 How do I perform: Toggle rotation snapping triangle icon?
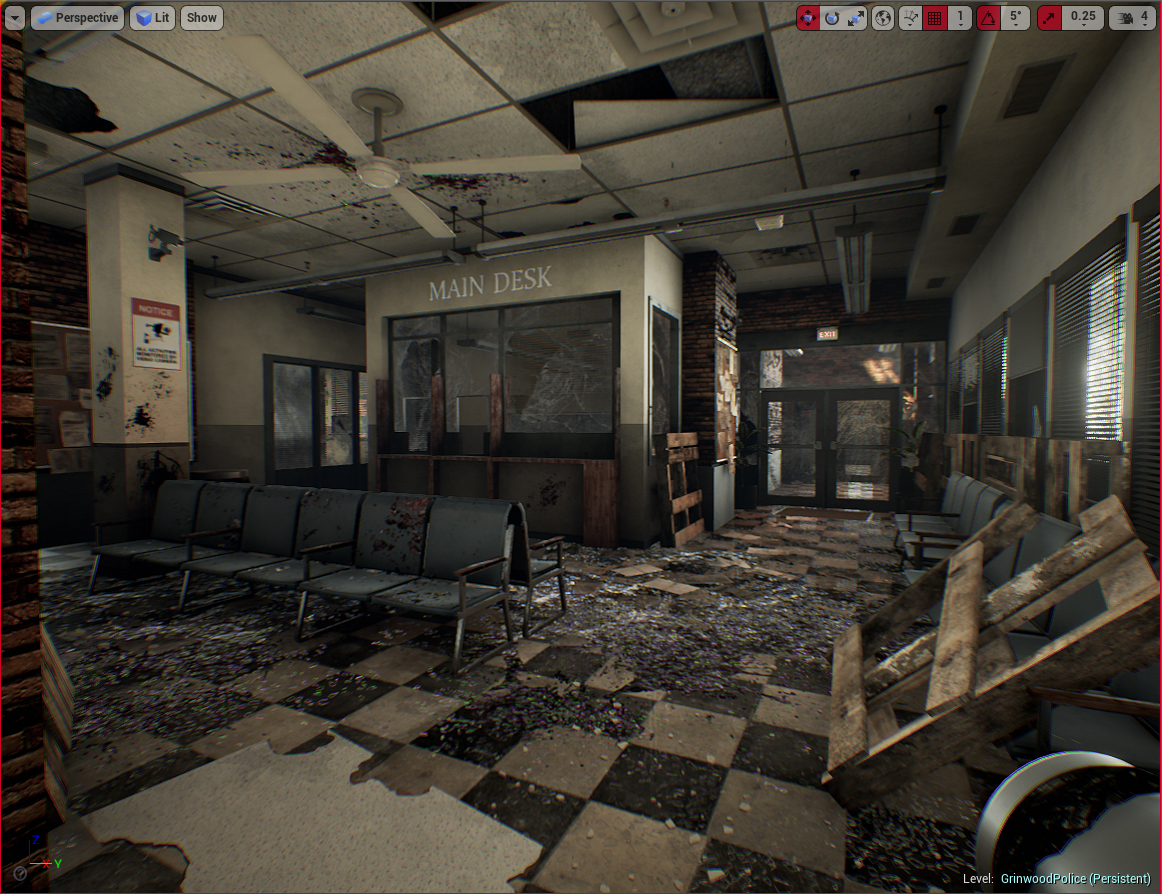click(988, 17)
